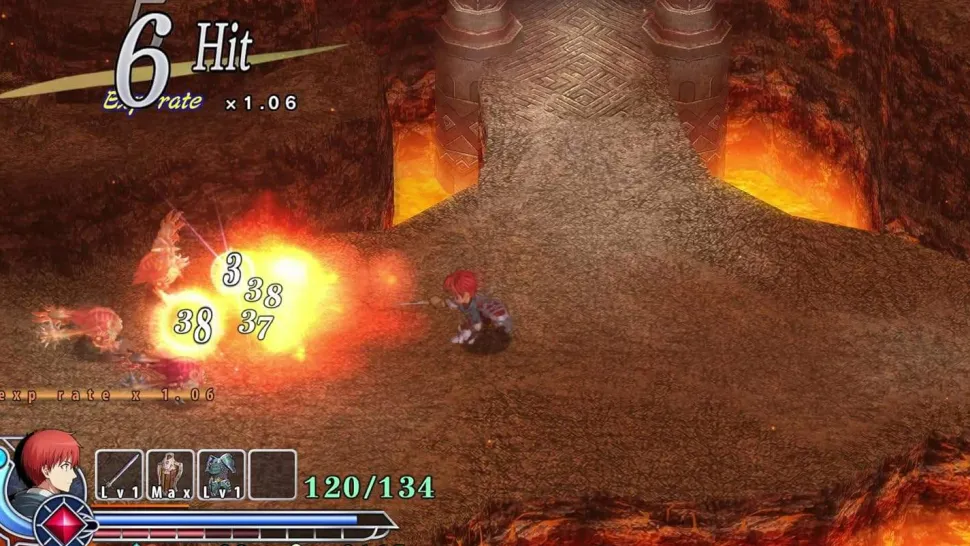Select the Lv1 sword equipment slot
970x546 pixels.
point(120,474)
